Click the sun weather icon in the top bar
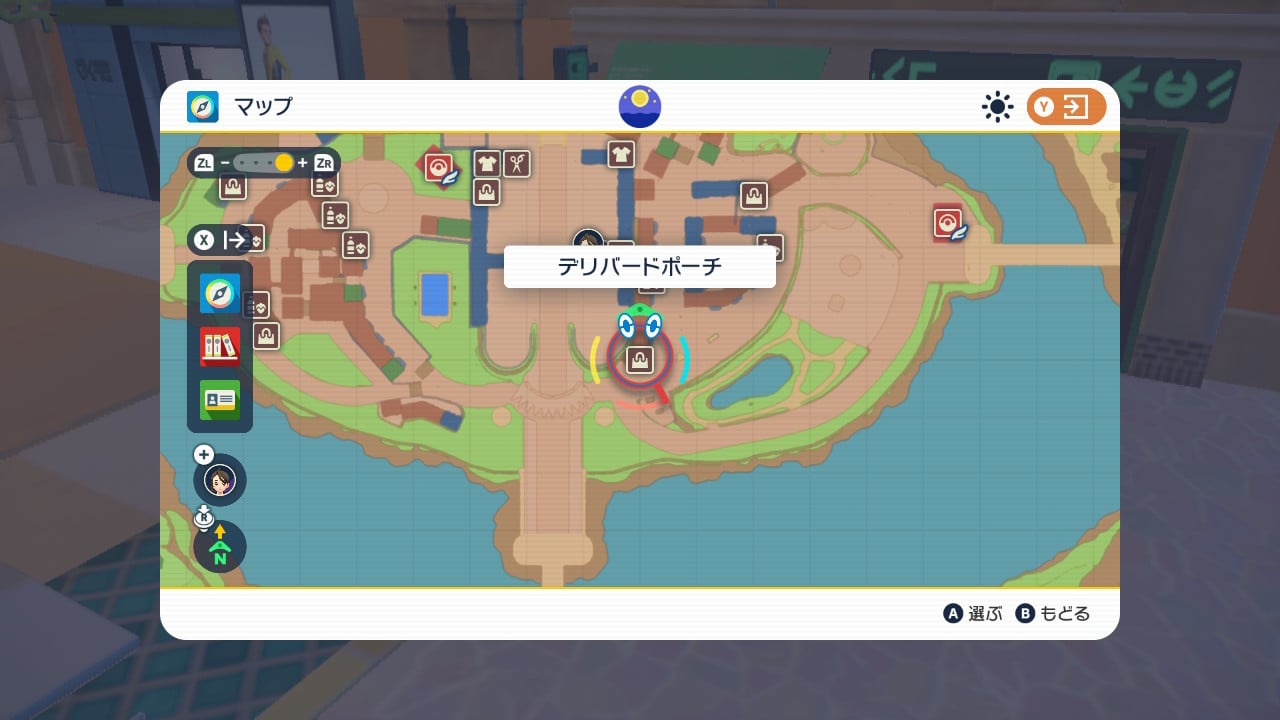1280x720 pixels. tap(997, 107)
